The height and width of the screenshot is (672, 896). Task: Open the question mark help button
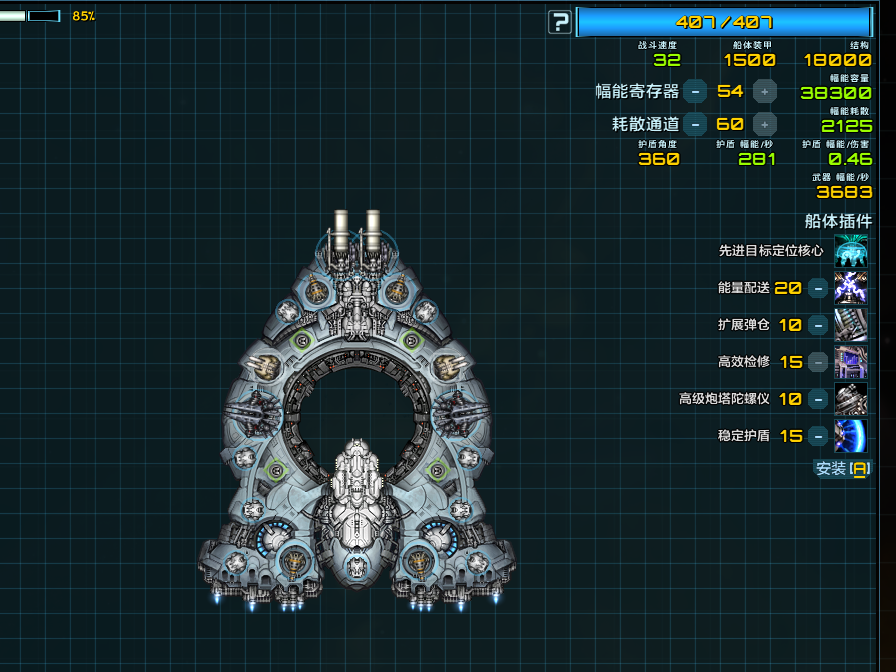point(560,22)
